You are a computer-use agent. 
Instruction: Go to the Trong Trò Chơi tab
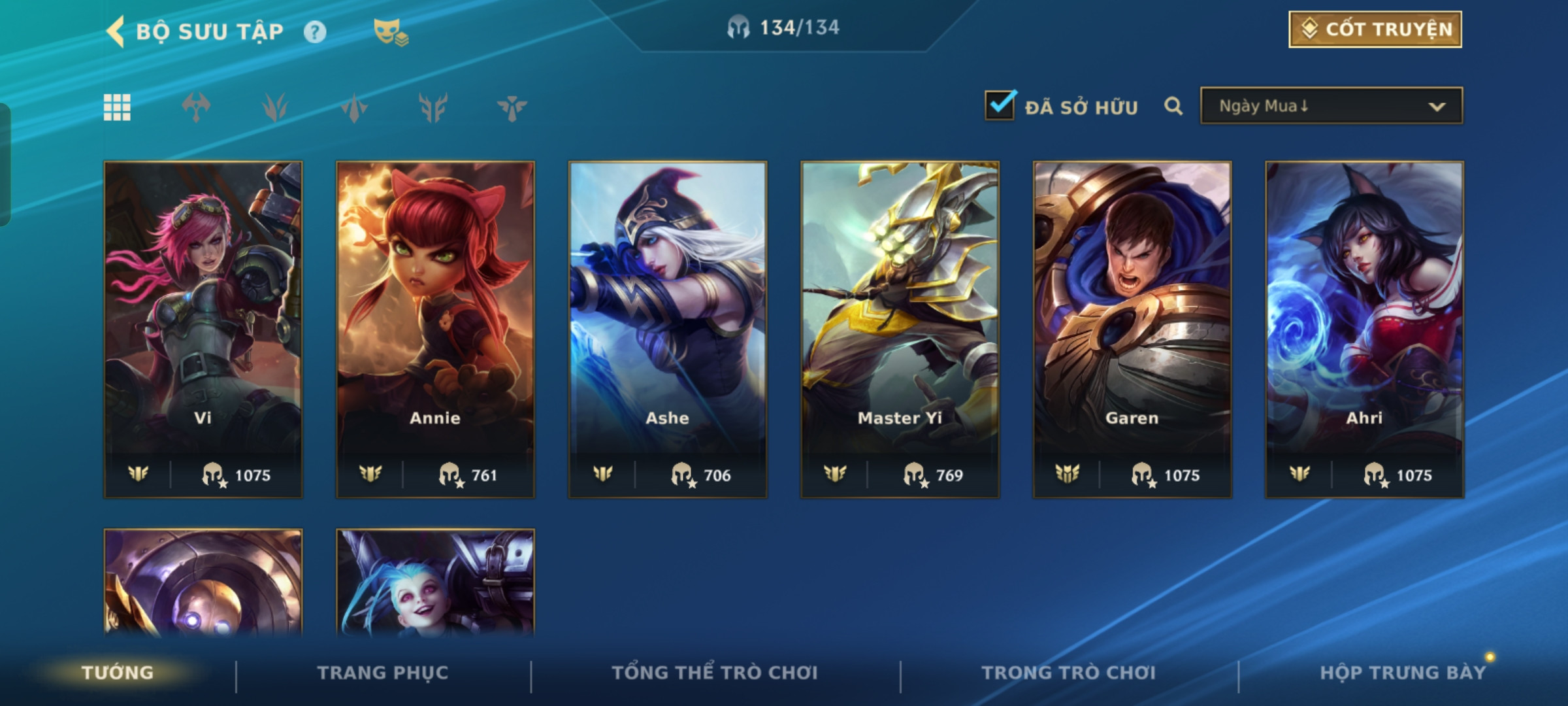[1069, 673]
